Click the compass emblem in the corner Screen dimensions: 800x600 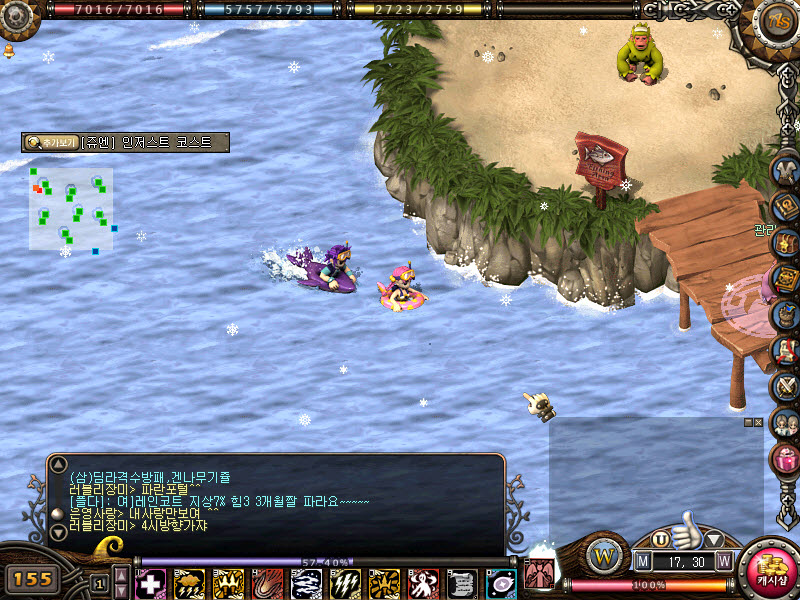(775, 20)
